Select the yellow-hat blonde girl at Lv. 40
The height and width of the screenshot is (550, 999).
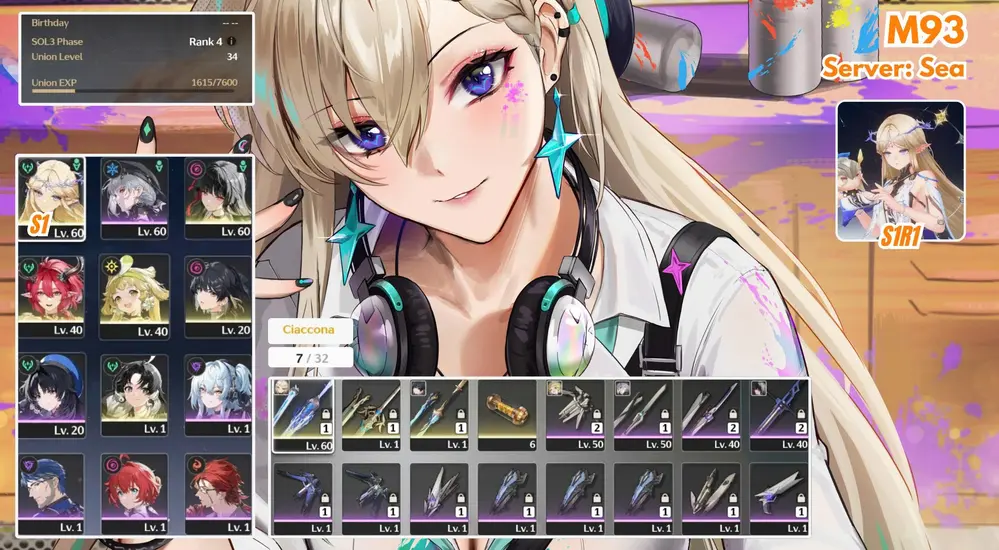pyautogui.click(x=135, y=295)
